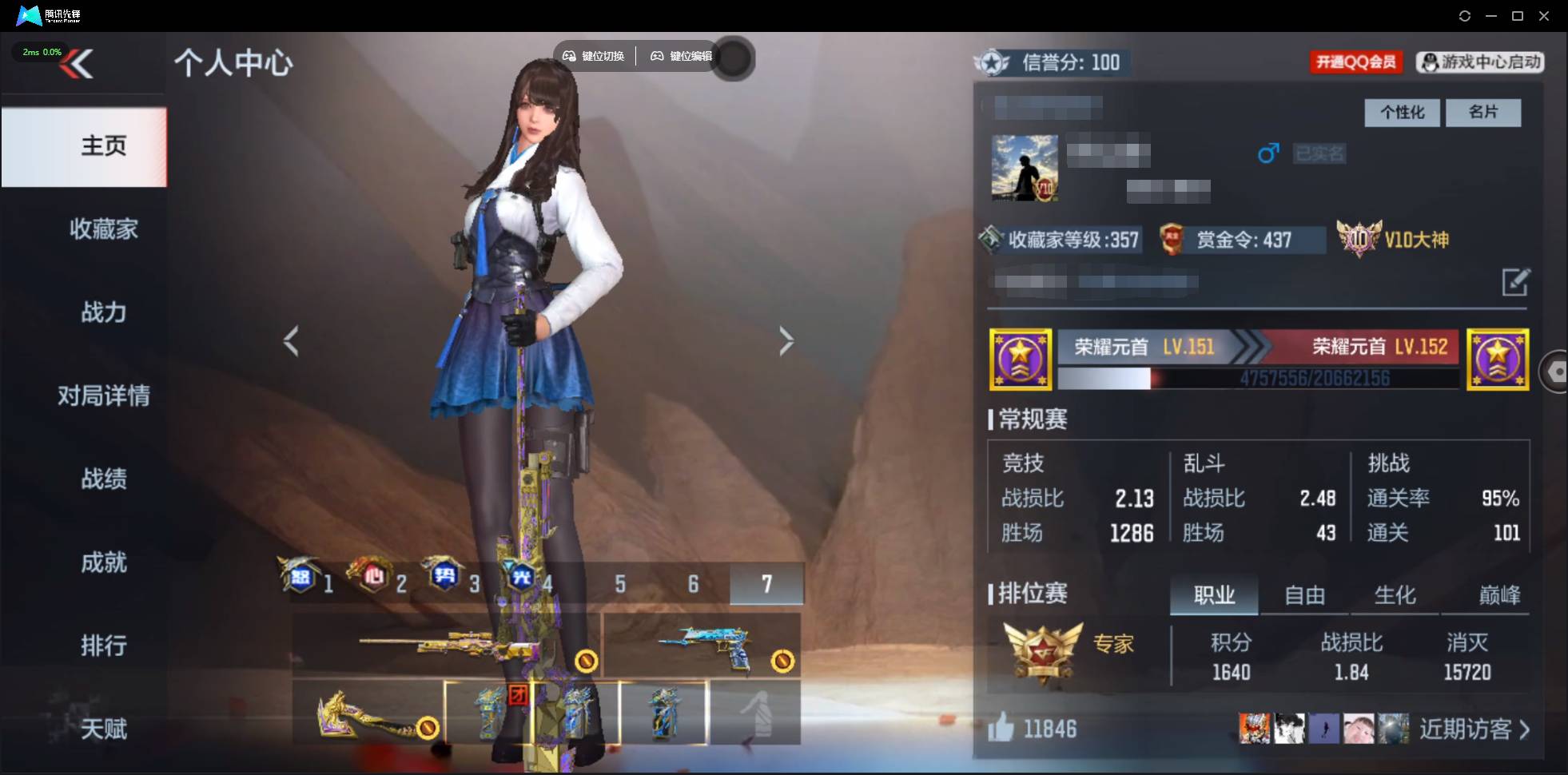The image size is (1568, 775).
Task: Show previous character with left arrow
Action: click(293, 341)
